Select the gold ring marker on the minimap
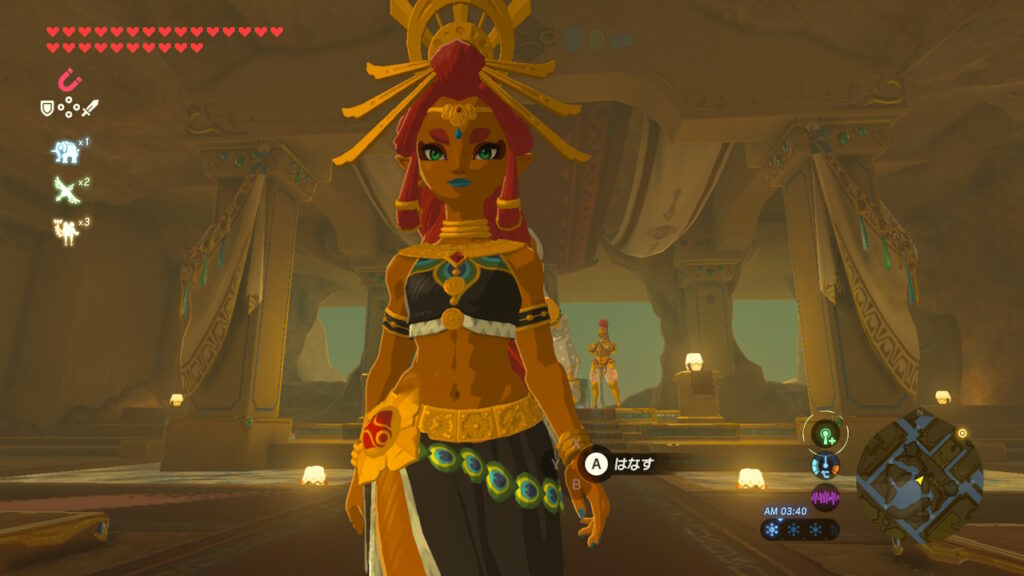 (963, 433)
